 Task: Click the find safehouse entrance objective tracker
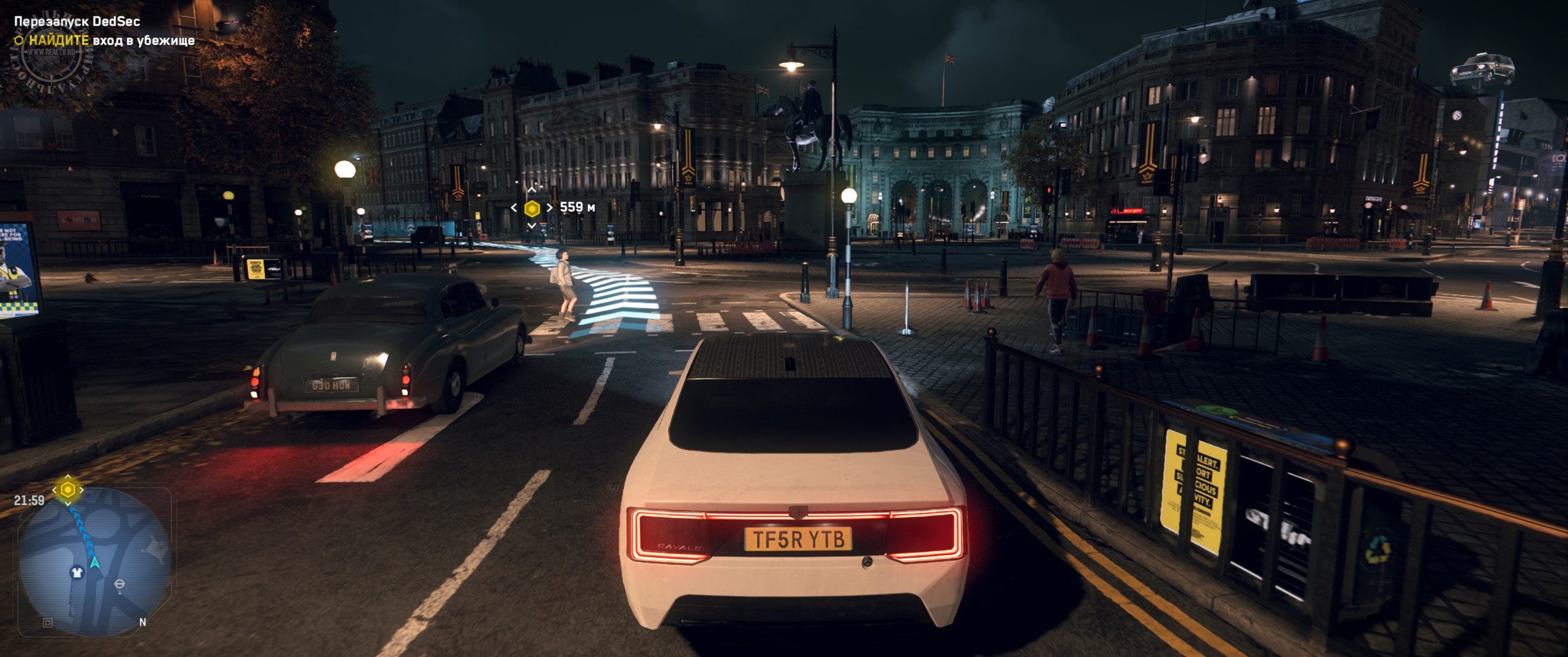[x=104, y=40]
